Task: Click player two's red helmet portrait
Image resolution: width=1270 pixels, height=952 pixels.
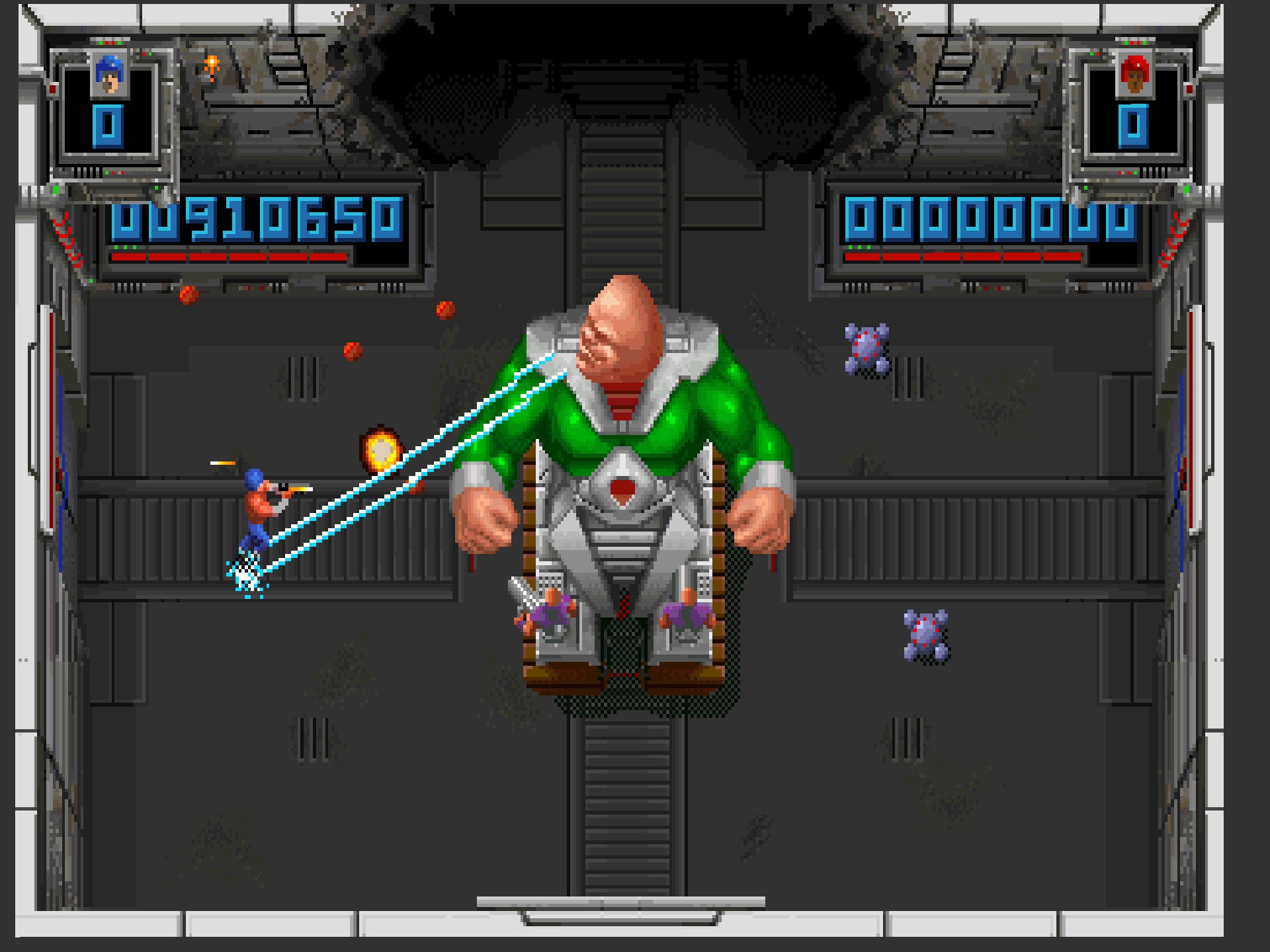Action: (1134, 75)
